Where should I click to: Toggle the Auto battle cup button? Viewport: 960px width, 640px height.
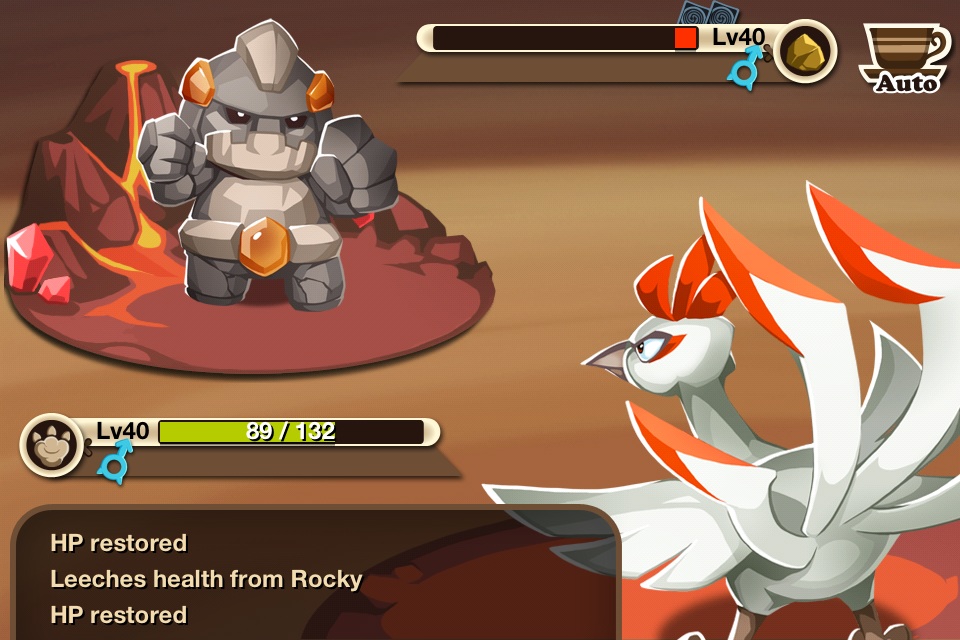pyautogui.click(x=905, y=57)
